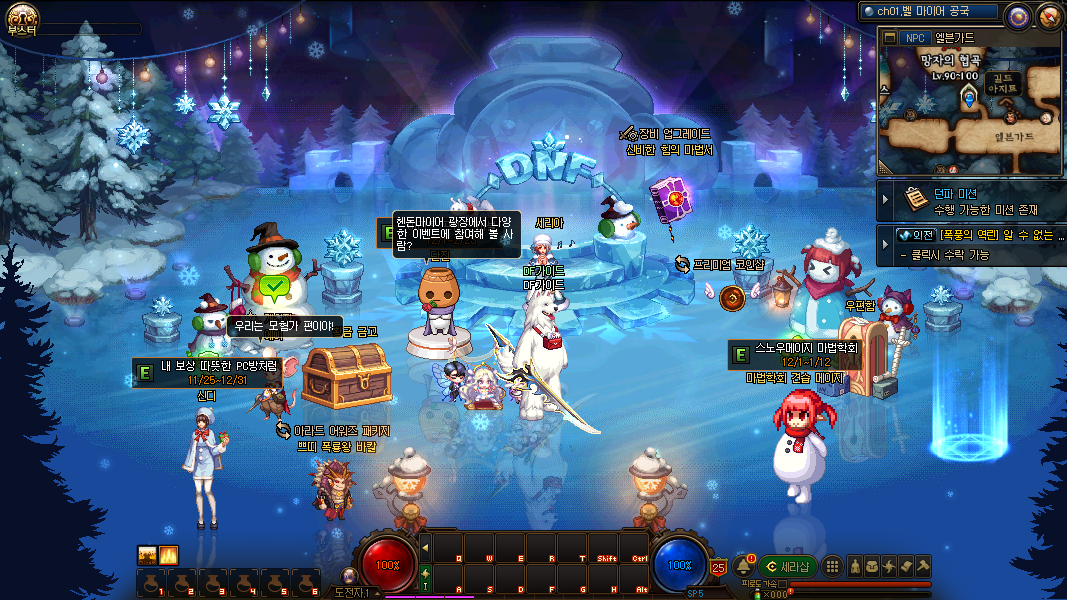Click the fire buff icon

168,555
